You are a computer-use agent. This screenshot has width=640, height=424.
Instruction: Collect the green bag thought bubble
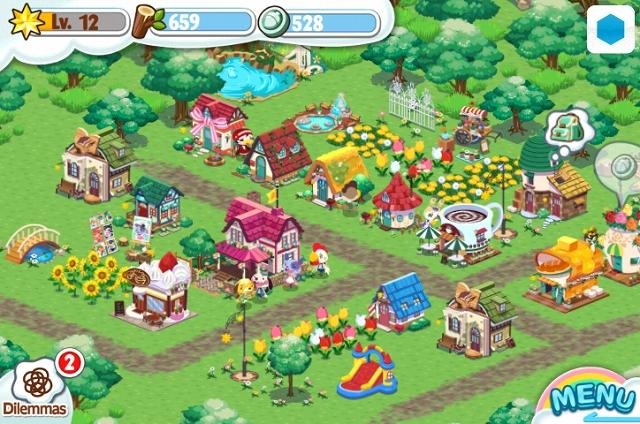(568, 129)
